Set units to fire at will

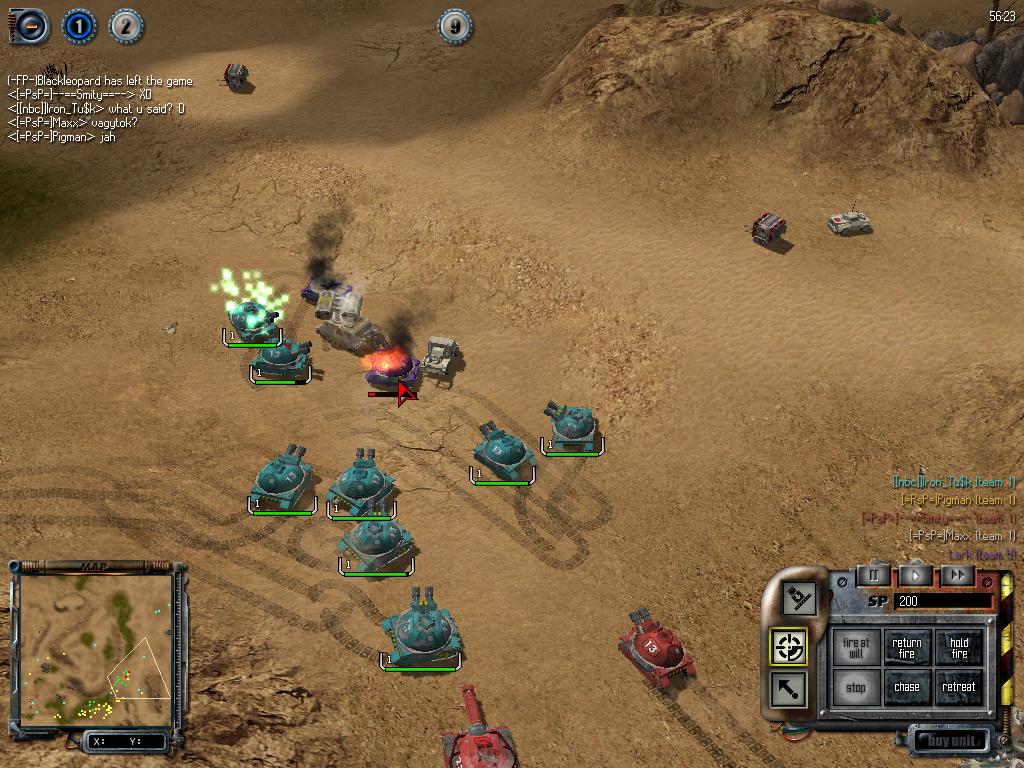click(x=856, y=648)
